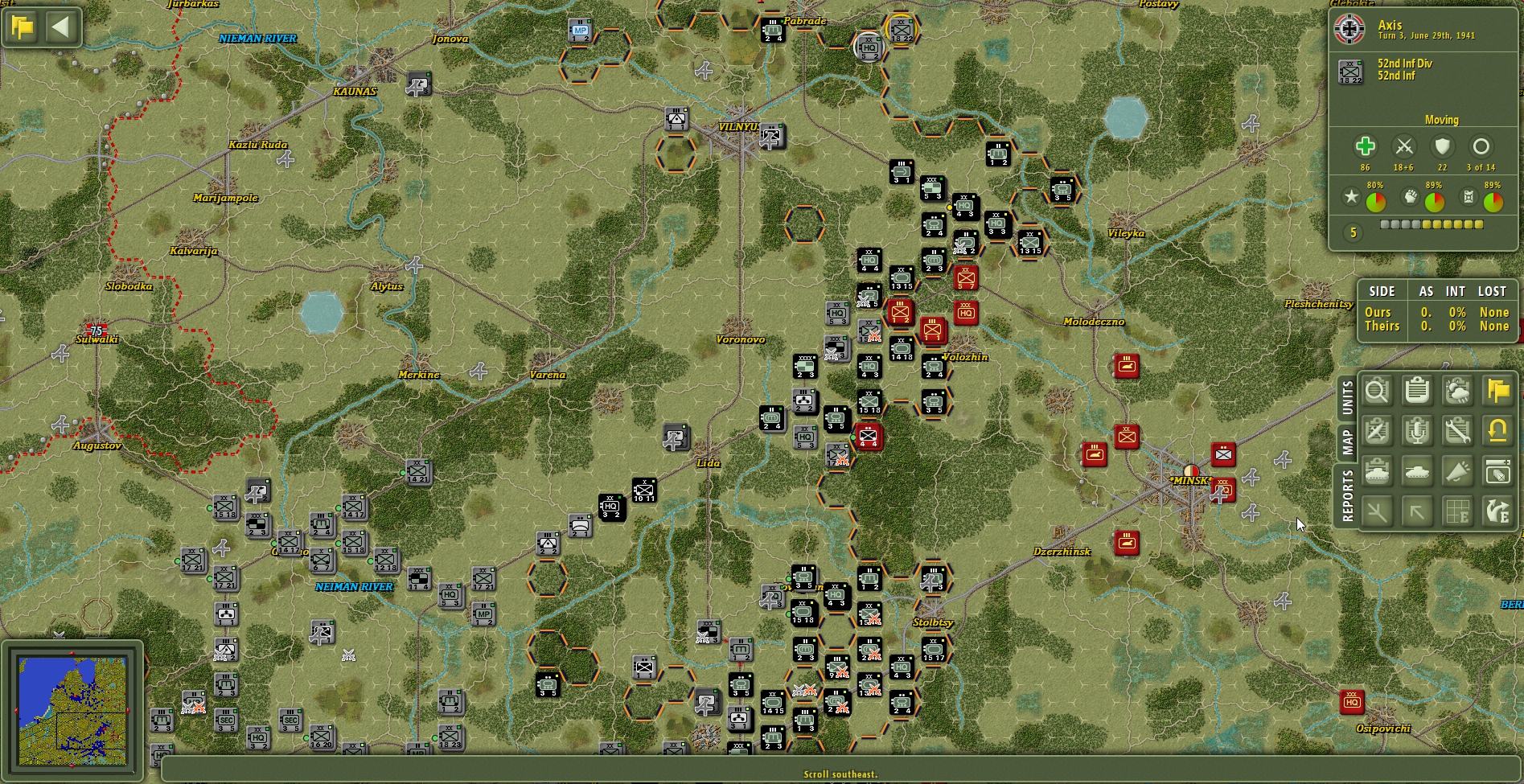Viewport: 1524px width, 784px height.
Task: Click the microphone news report icon
Action: (x=1417, y=431)
